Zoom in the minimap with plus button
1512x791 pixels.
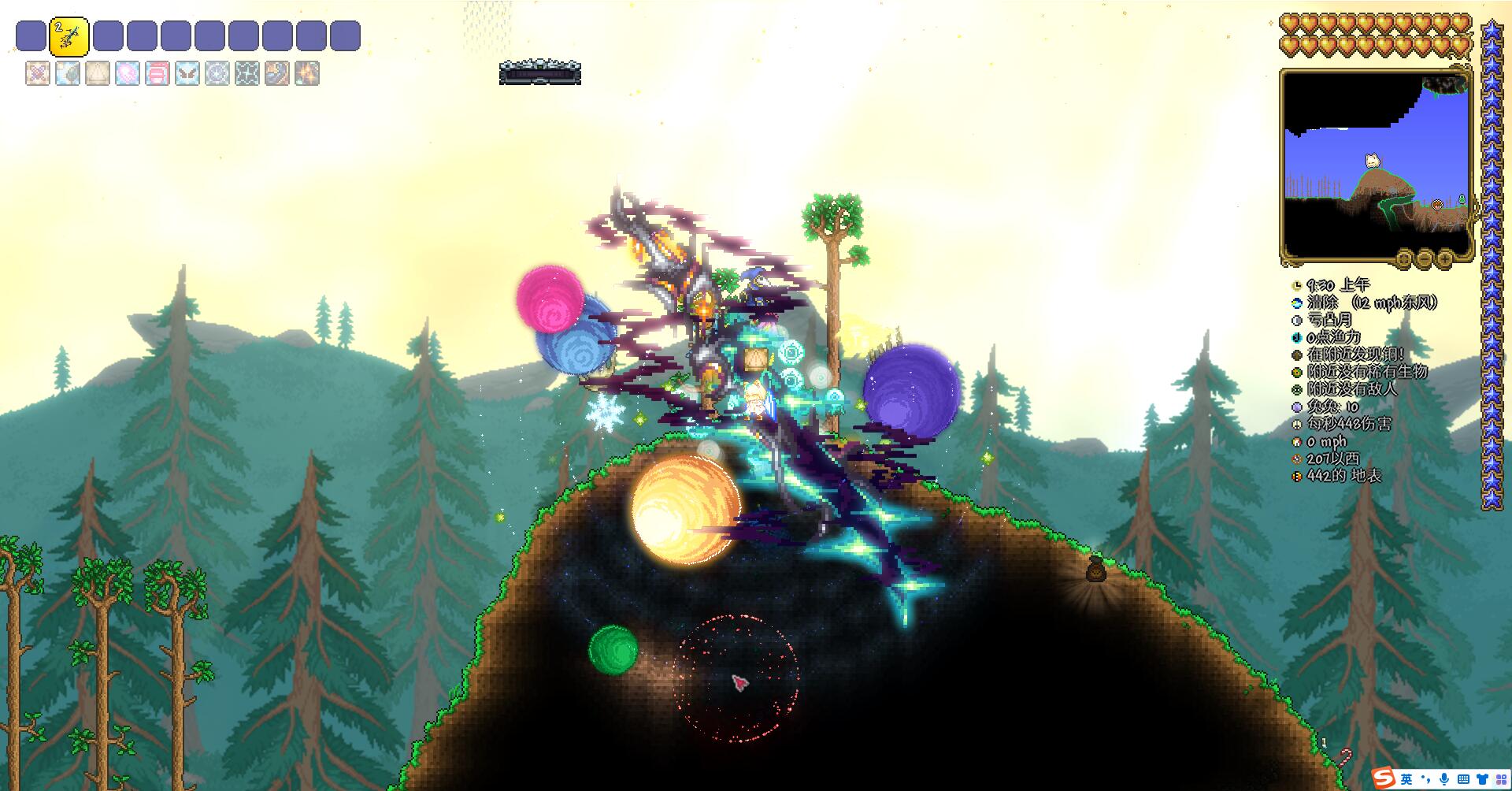tap(1445, 258)
